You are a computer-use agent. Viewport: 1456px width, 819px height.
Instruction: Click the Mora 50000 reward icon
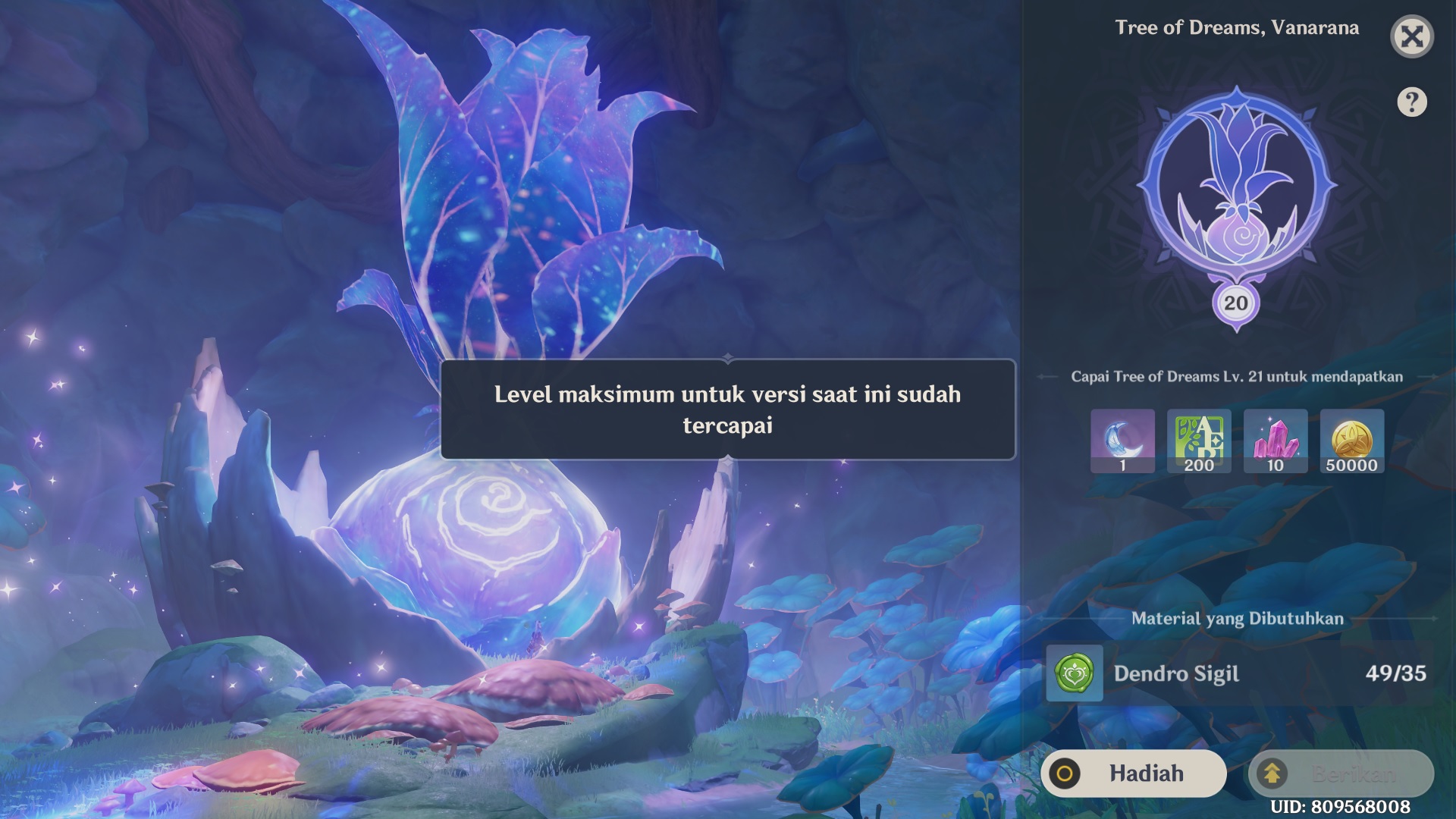[1351, 441]
